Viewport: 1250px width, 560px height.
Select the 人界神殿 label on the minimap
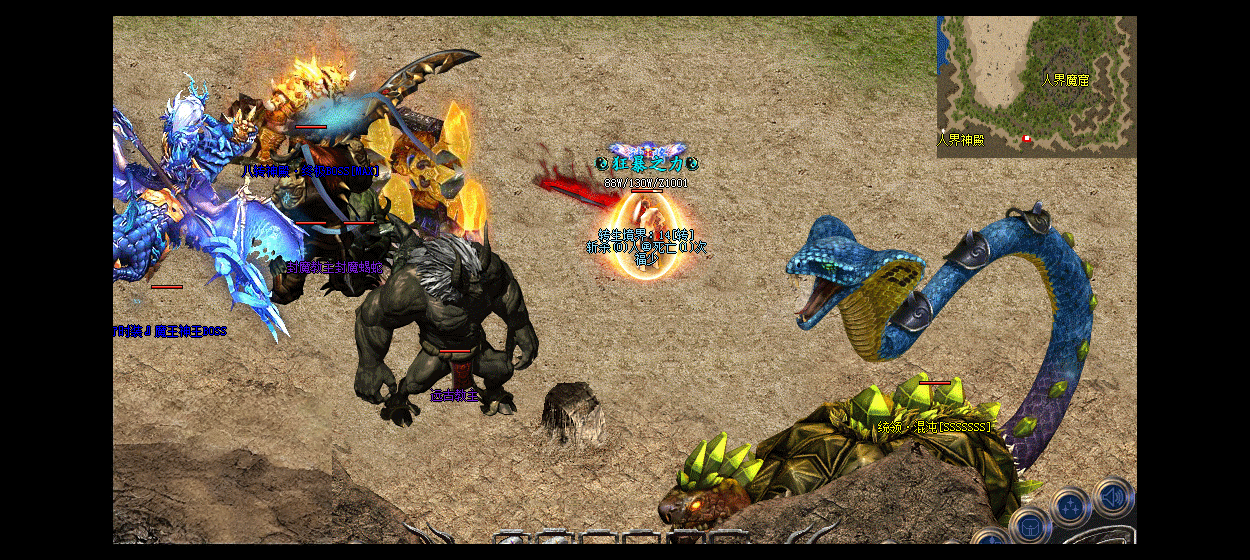point(960,140)
